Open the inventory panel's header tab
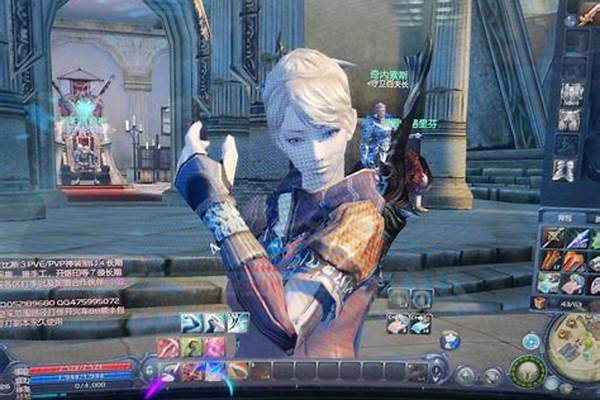 click(x=563, y=215)
